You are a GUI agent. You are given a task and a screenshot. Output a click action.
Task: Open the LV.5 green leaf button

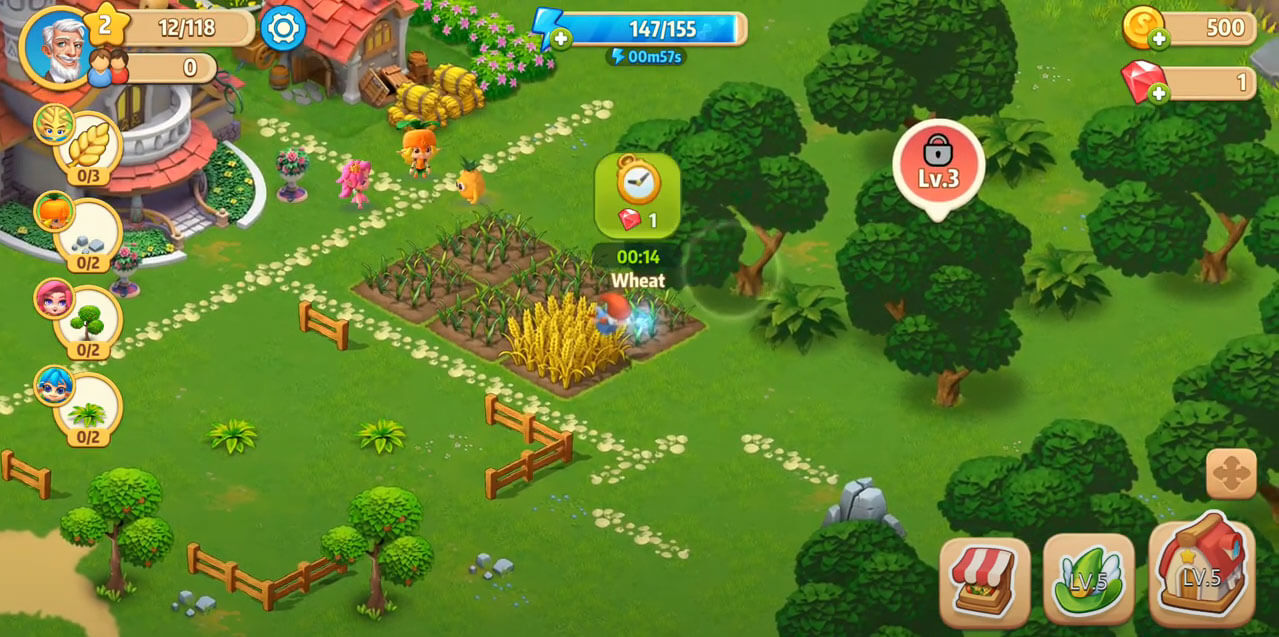(1088, 581)
